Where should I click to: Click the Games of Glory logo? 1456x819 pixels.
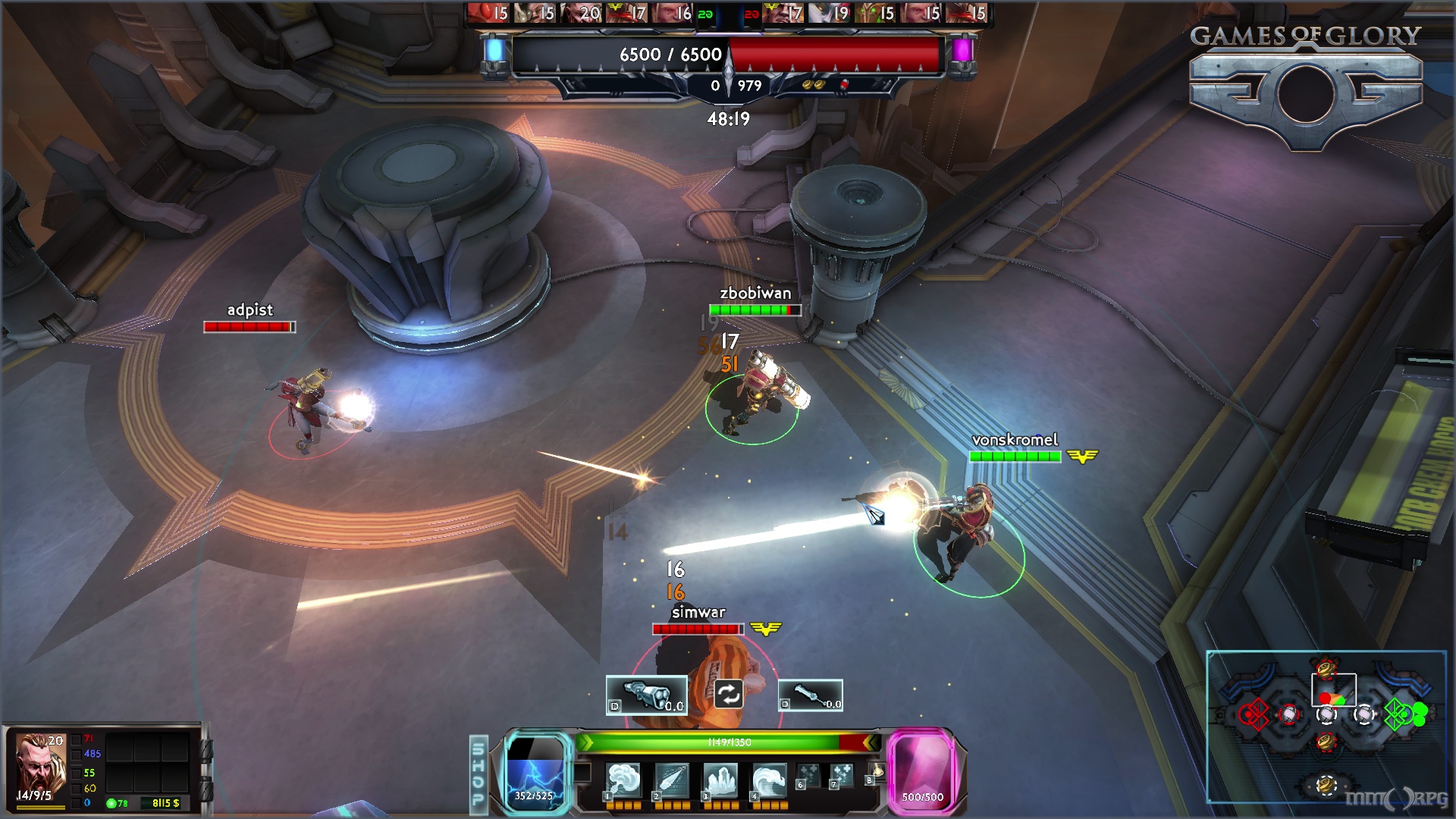click(1305, 85)
